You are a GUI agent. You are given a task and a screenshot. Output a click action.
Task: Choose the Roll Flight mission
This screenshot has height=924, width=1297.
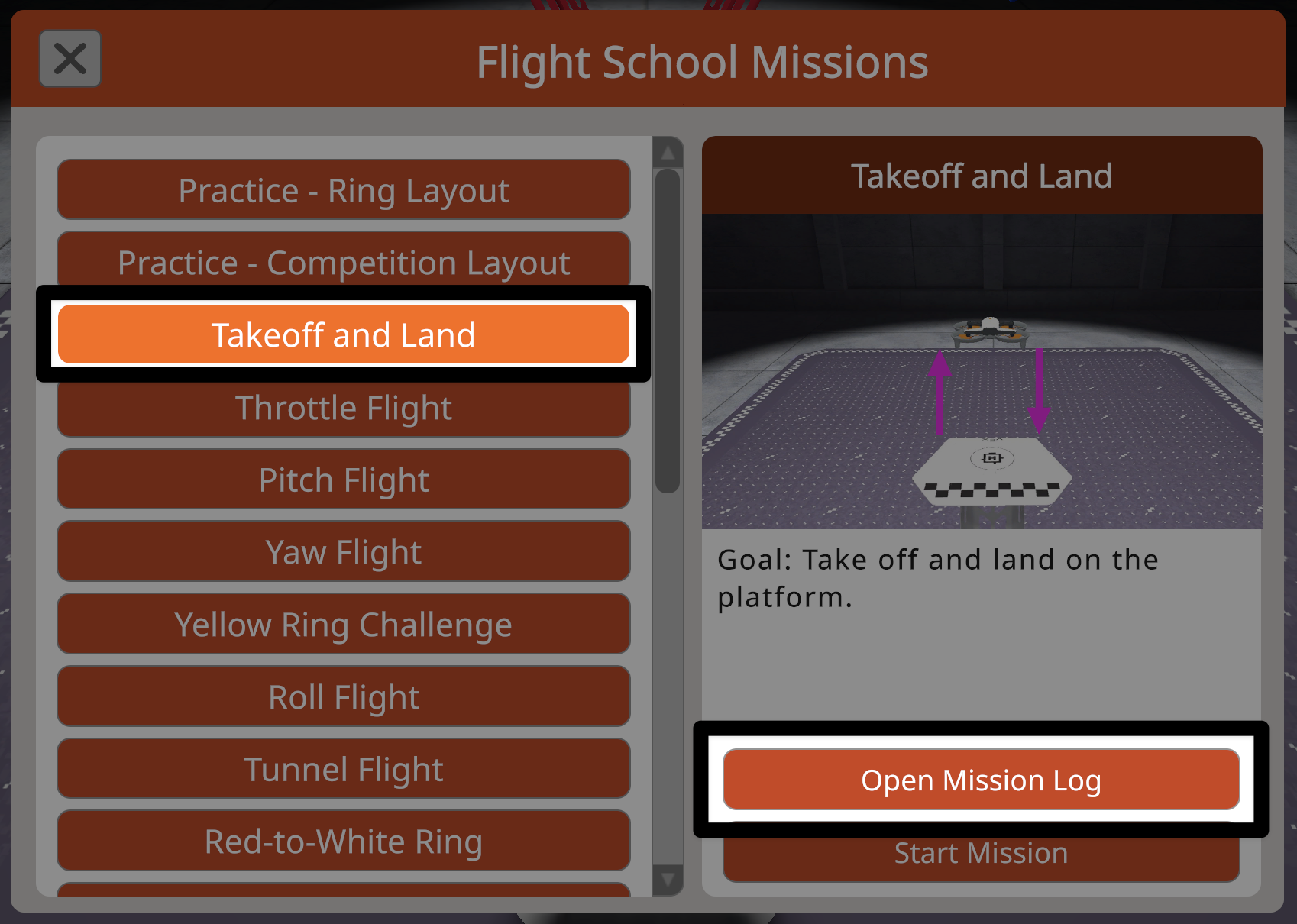(343, 696)
